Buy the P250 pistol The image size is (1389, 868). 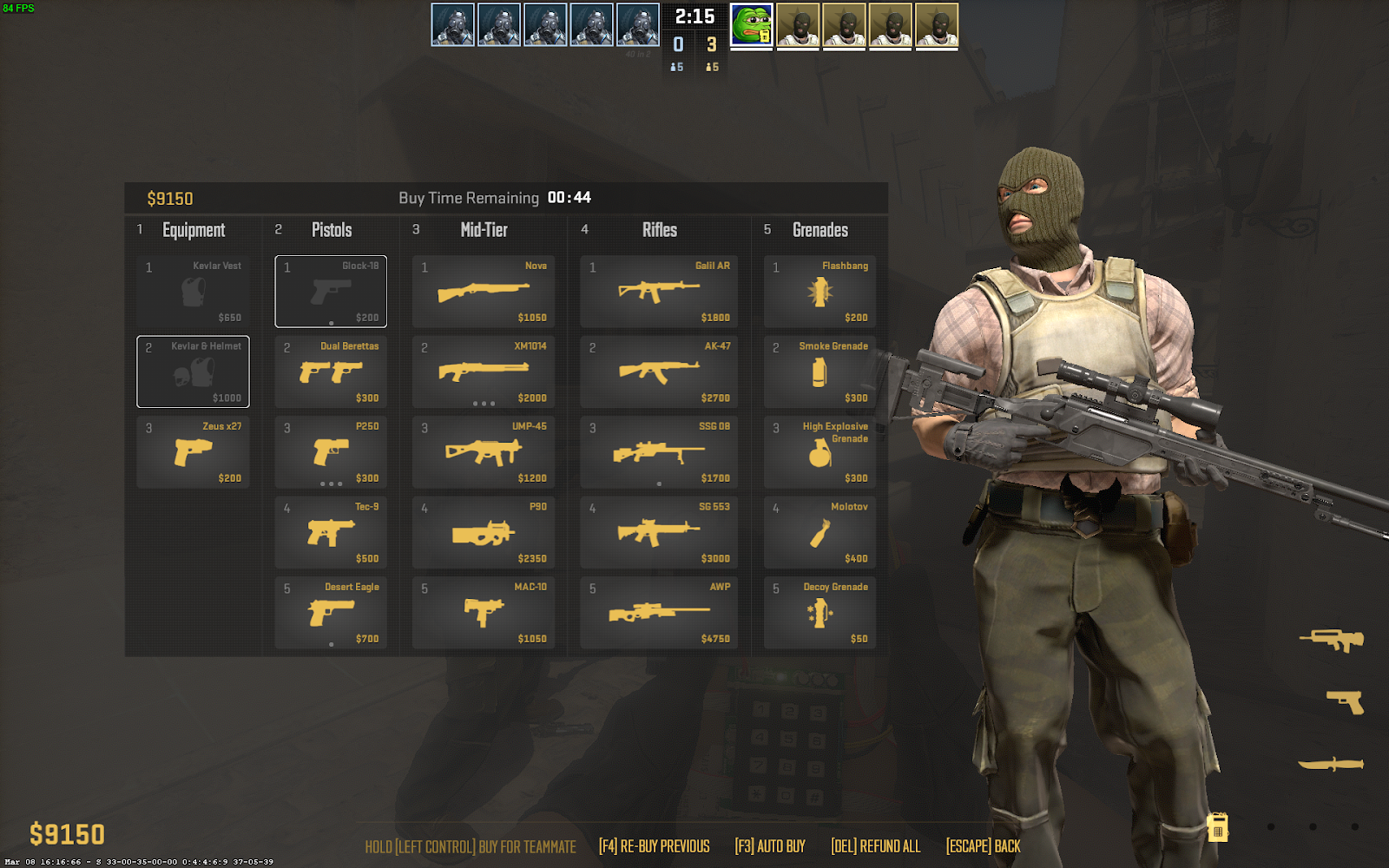[x=331, y=452]
